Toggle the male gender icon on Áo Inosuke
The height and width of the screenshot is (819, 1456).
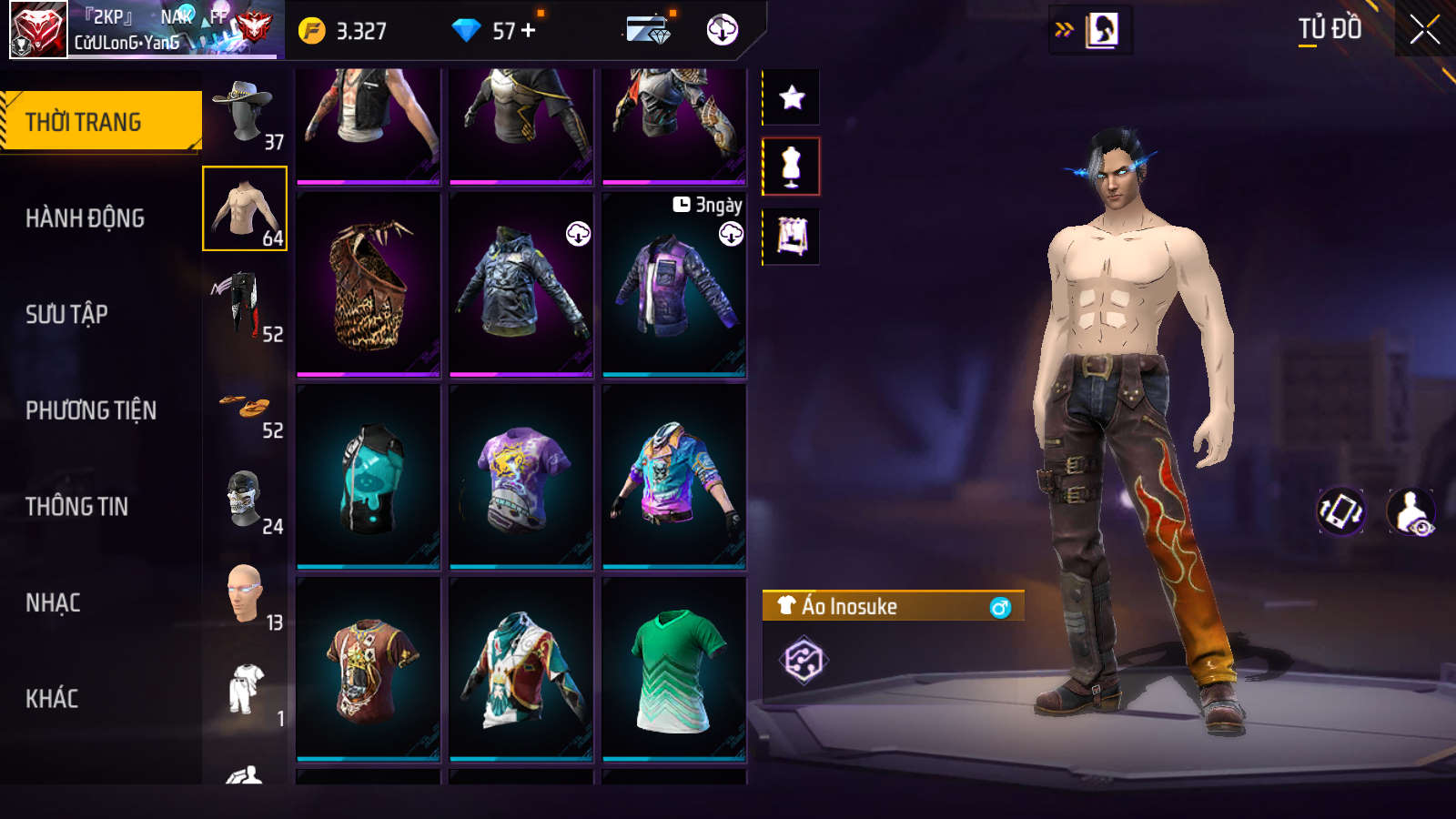1000,607
